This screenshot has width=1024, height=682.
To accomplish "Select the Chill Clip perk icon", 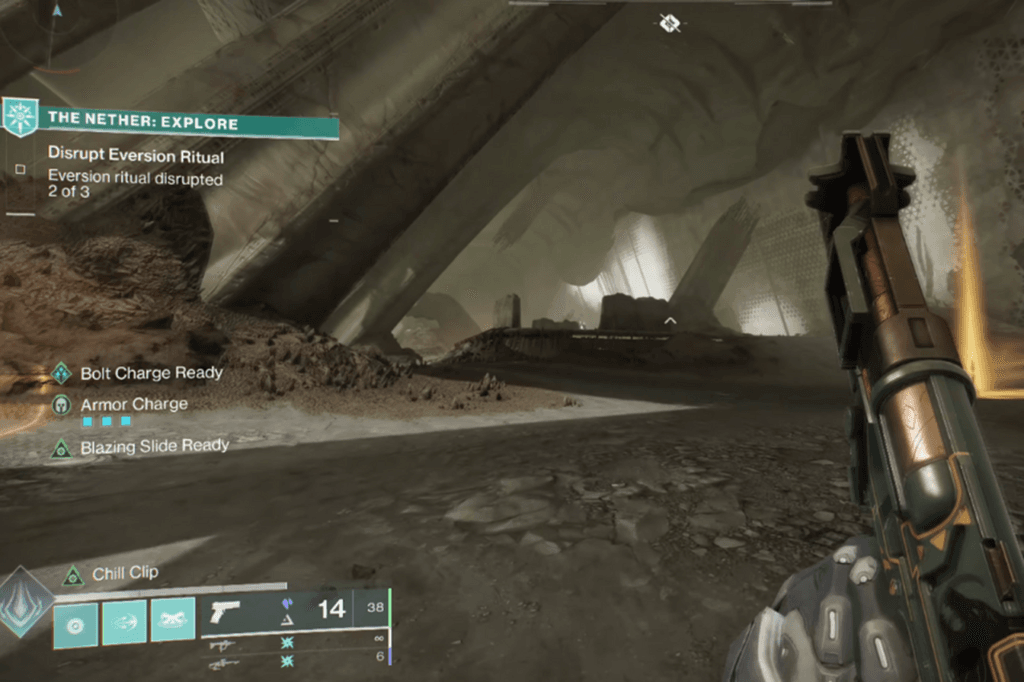I will click(x=72, y=575).
